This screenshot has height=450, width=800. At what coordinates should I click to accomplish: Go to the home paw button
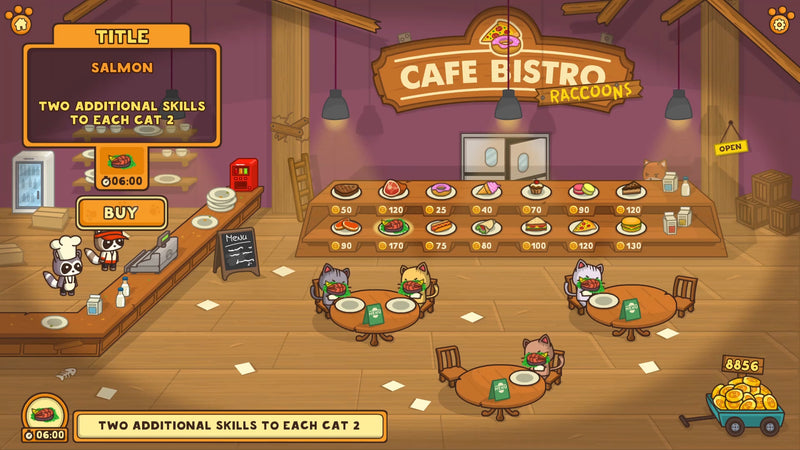pyautogui.click(x=20, y=18)
